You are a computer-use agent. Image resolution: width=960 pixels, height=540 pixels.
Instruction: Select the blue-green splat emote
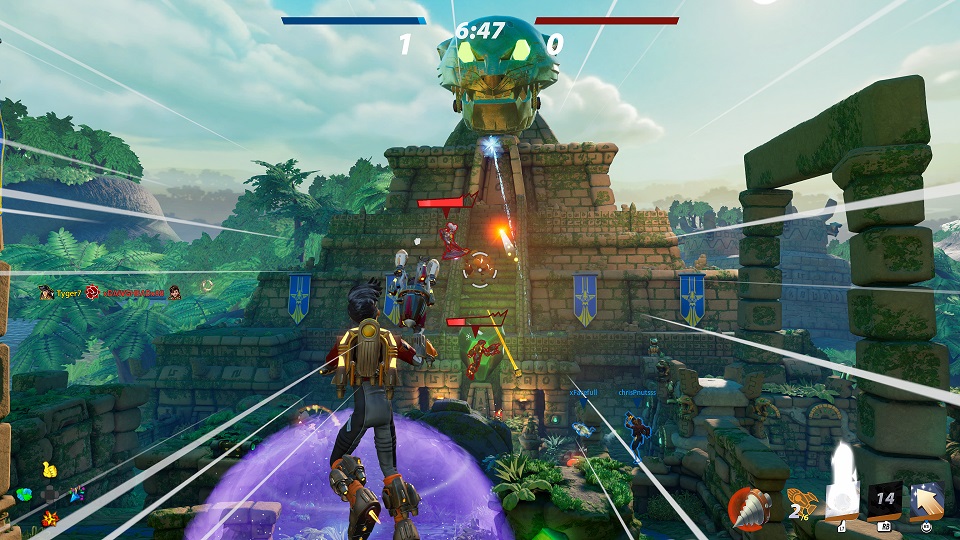tap(23, 493)
